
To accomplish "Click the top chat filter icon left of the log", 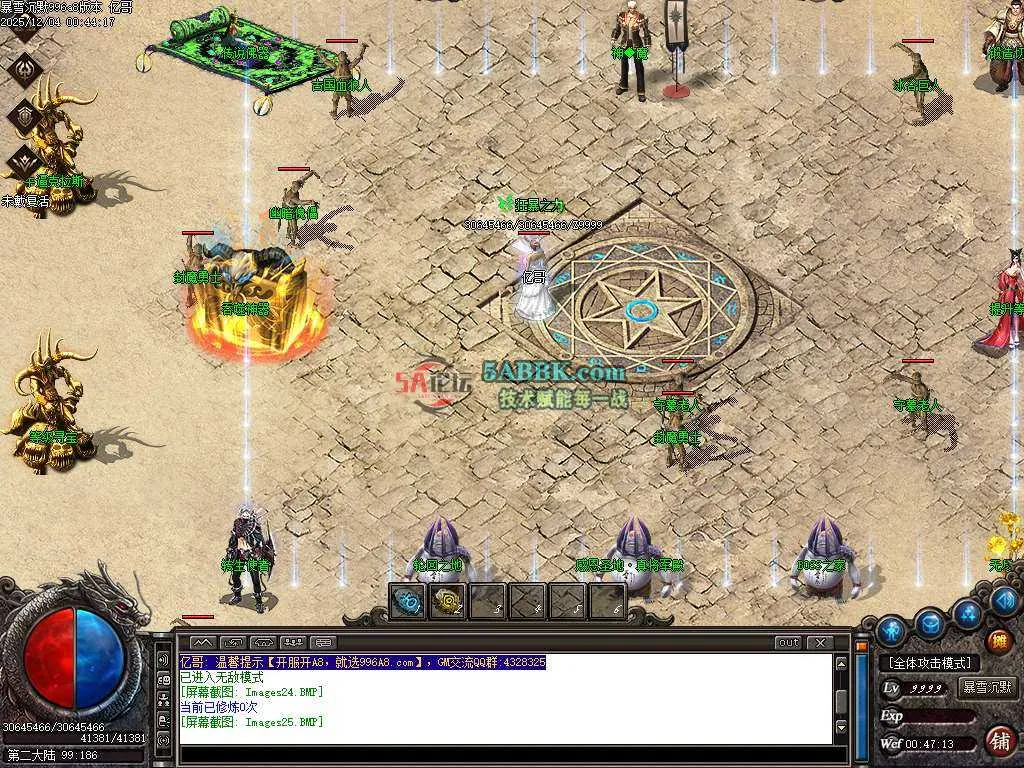I will (163, 660).
